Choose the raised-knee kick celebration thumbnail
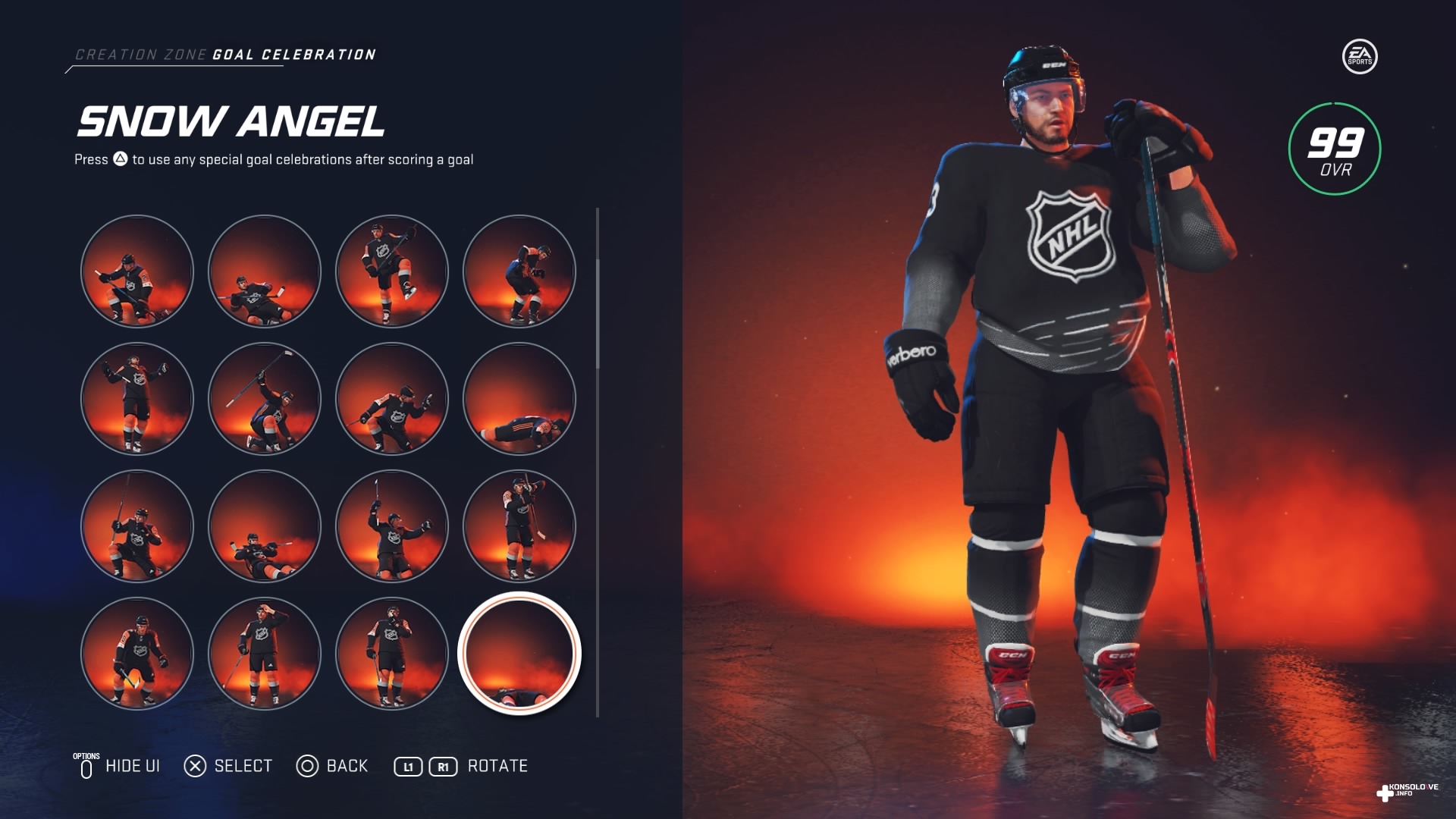Viewport: 1456px width, 819px height. (x=392, y=271)
